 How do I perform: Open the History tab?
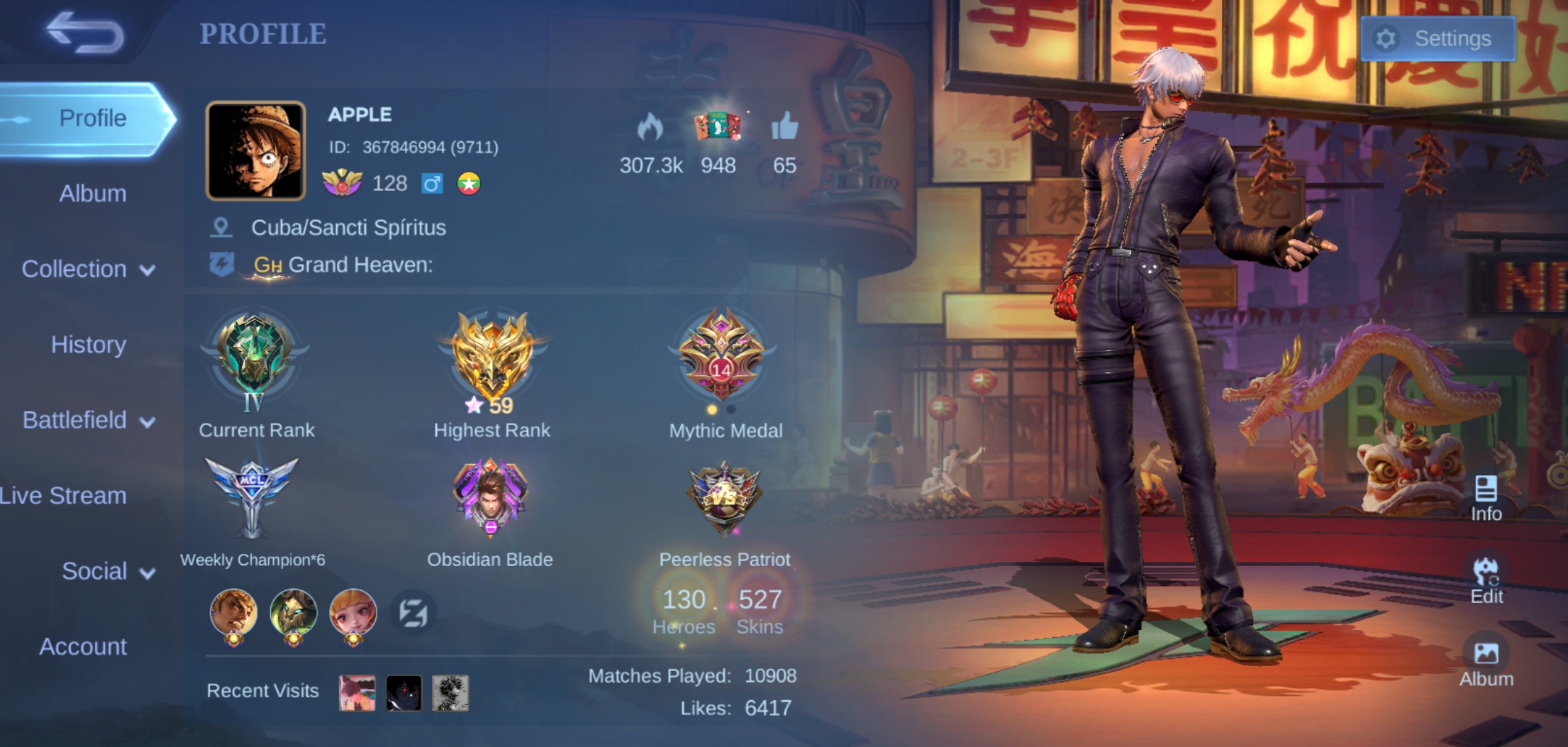(89, 345)
